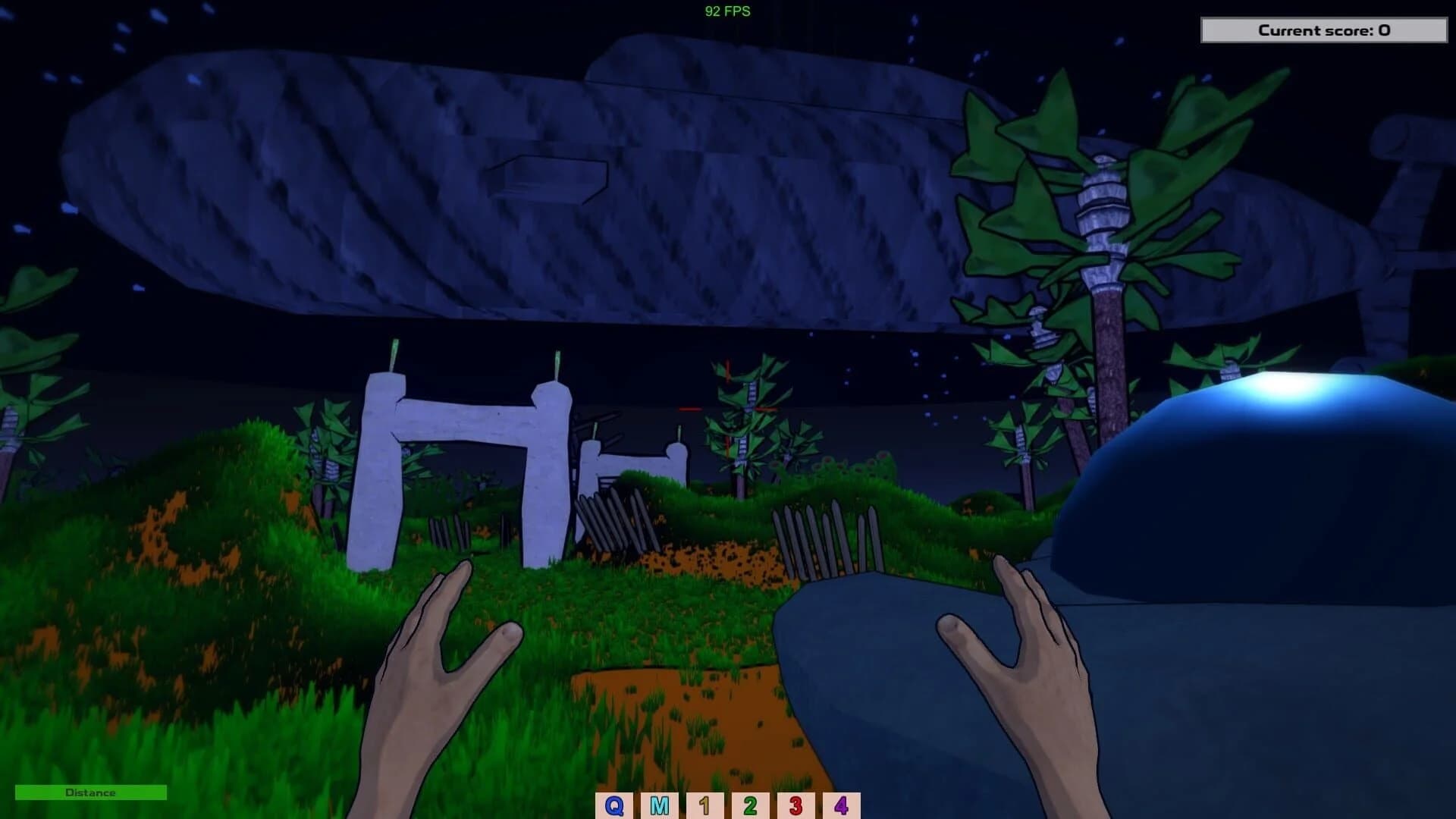Select hotbar slot 2
This screenshot has height=819, width=1456.
click(x=751, y=806)
